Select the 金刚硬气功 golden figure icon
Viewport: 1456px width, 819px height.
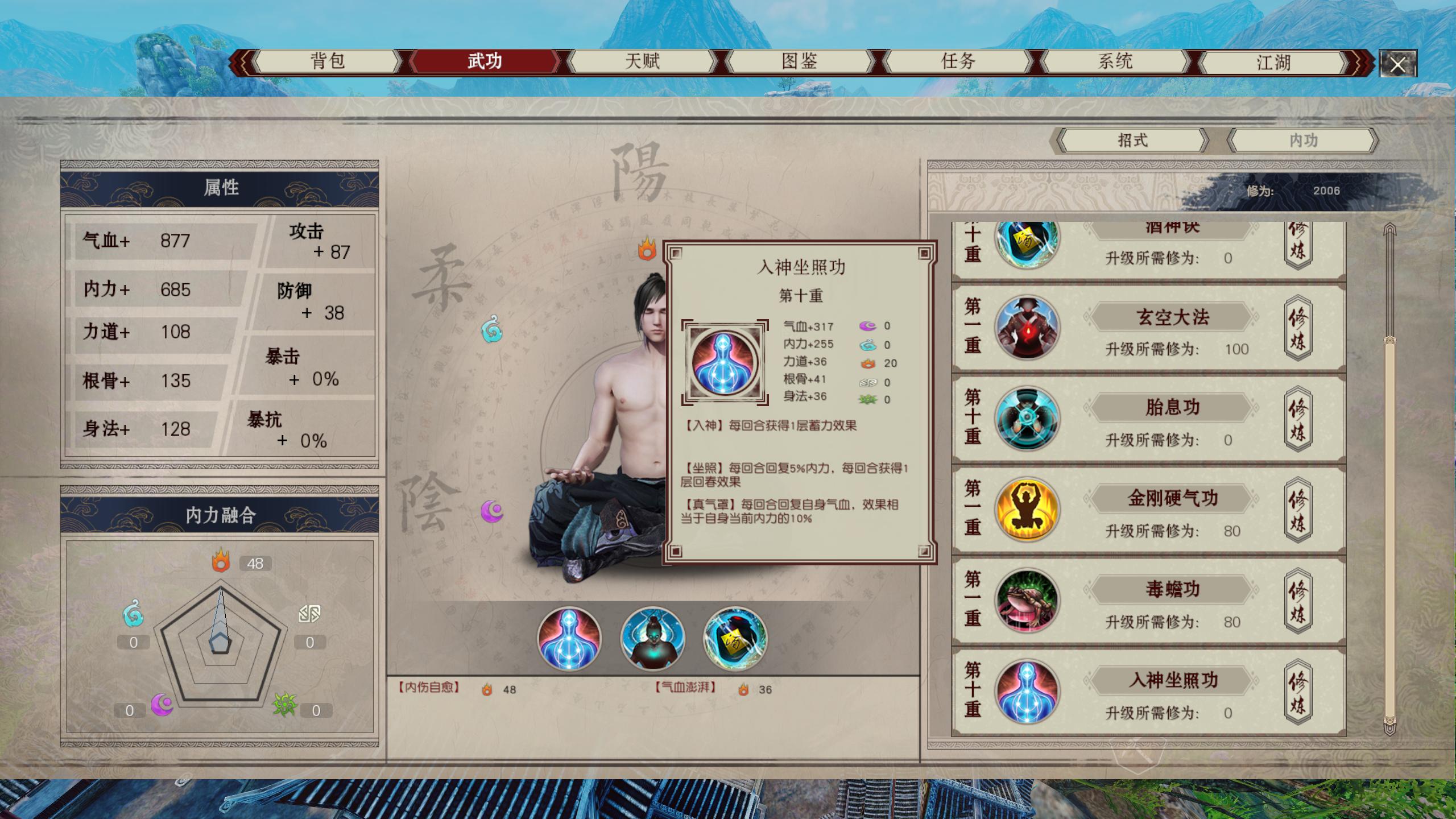[x=1027, y=510]
